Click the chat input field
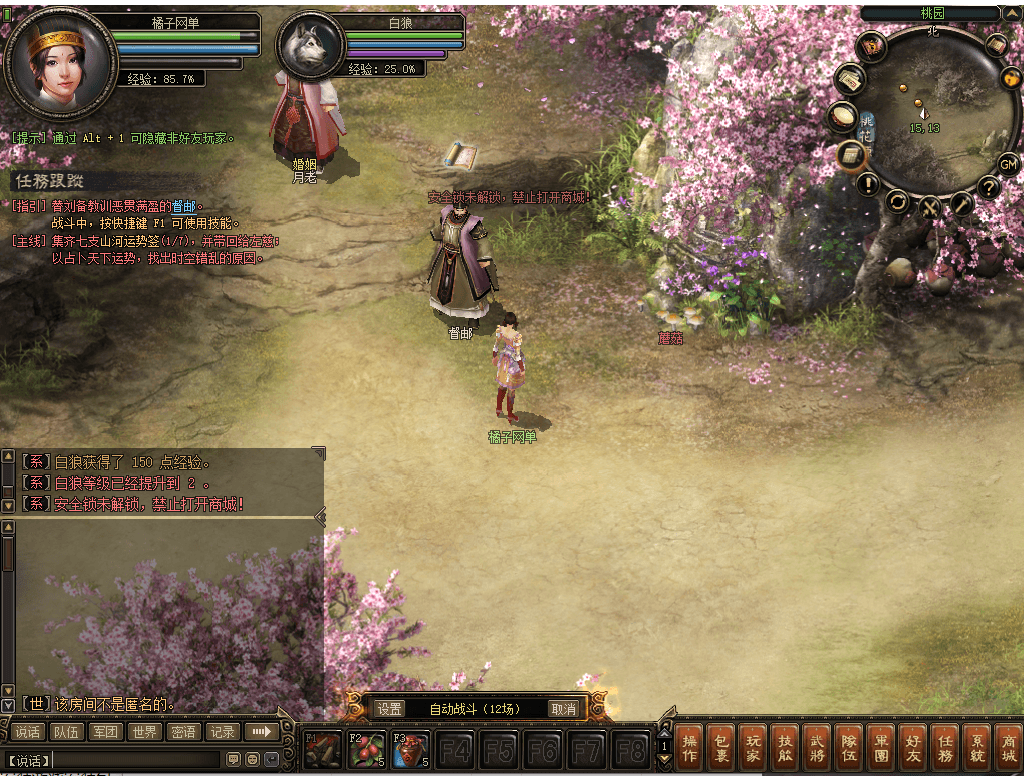This screenshot has width=1024, height=776. 135,761
